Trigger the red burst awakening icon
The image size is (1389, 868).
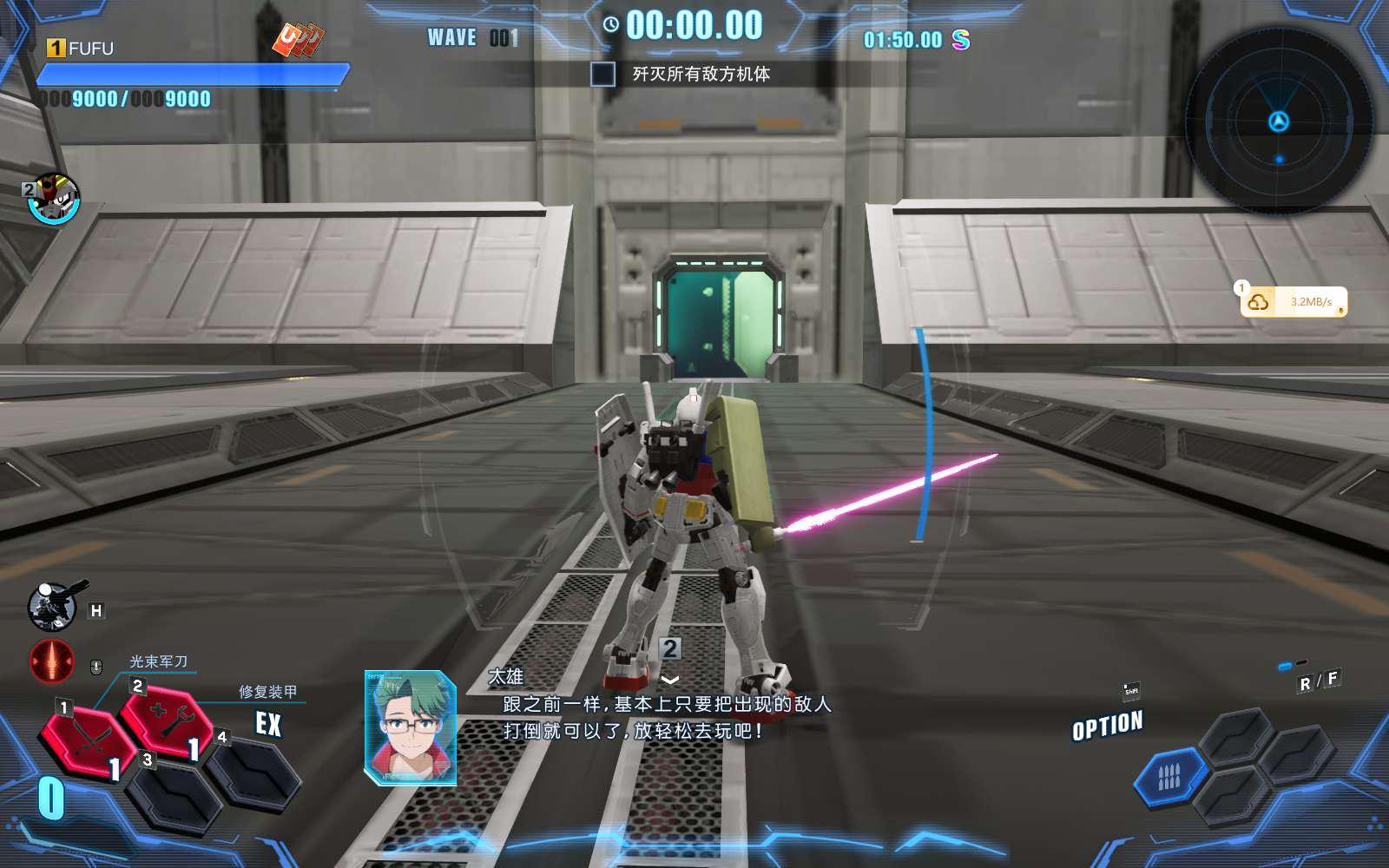(x=52, y=661)
